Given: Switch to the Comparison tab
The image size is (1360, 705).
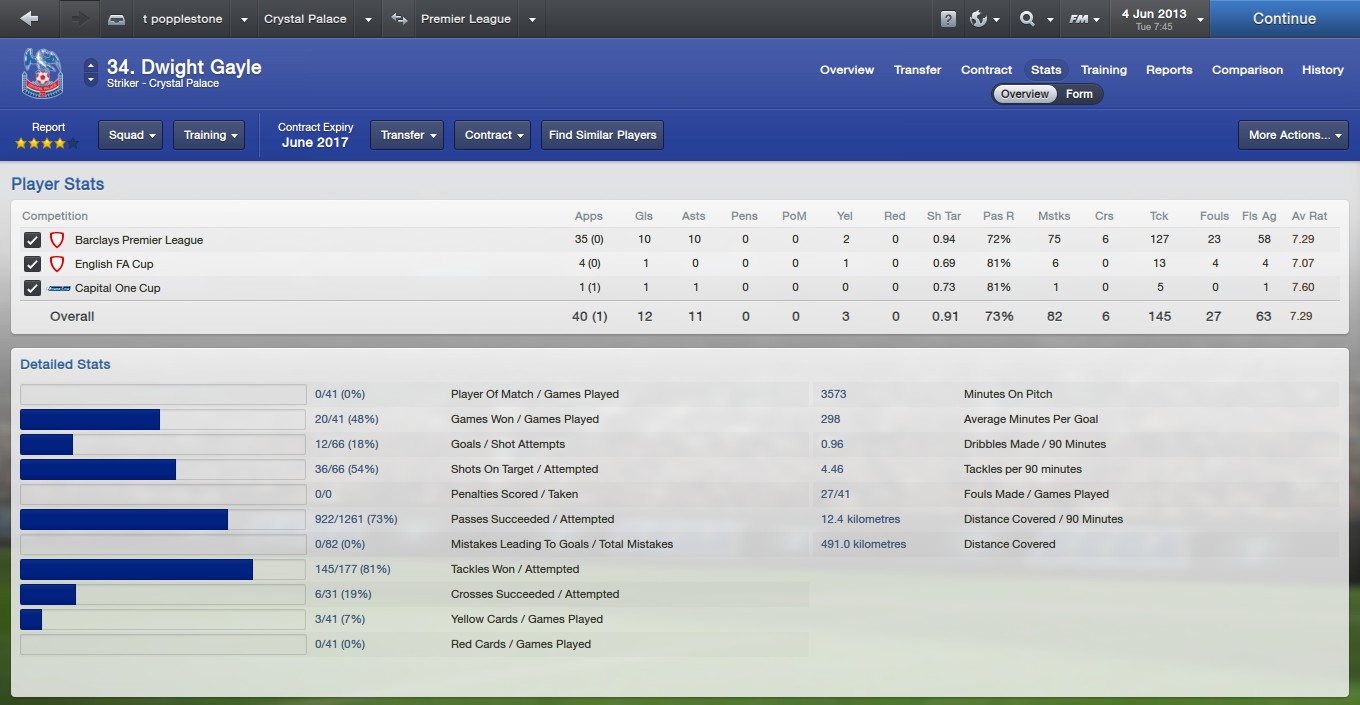Looking at the screenshot, I should (x=1247, y=70).
